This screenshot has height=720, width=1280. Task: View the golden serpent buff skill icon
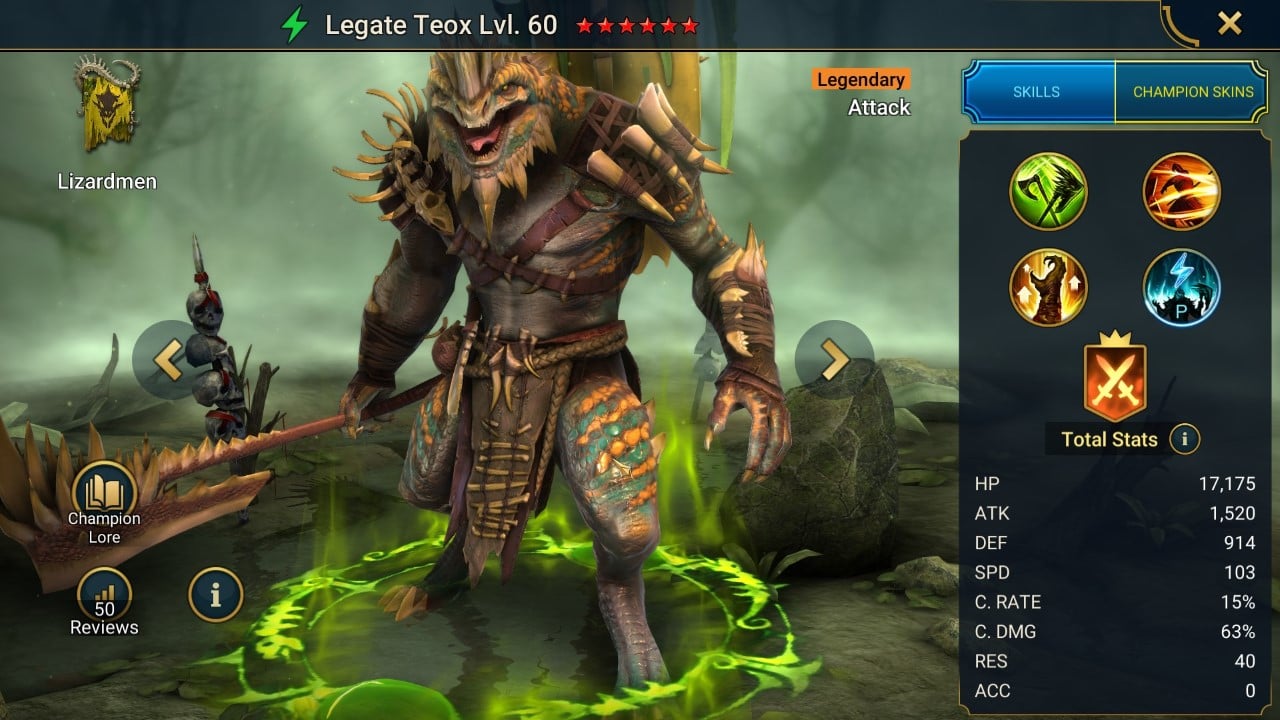click(1048, 288)
